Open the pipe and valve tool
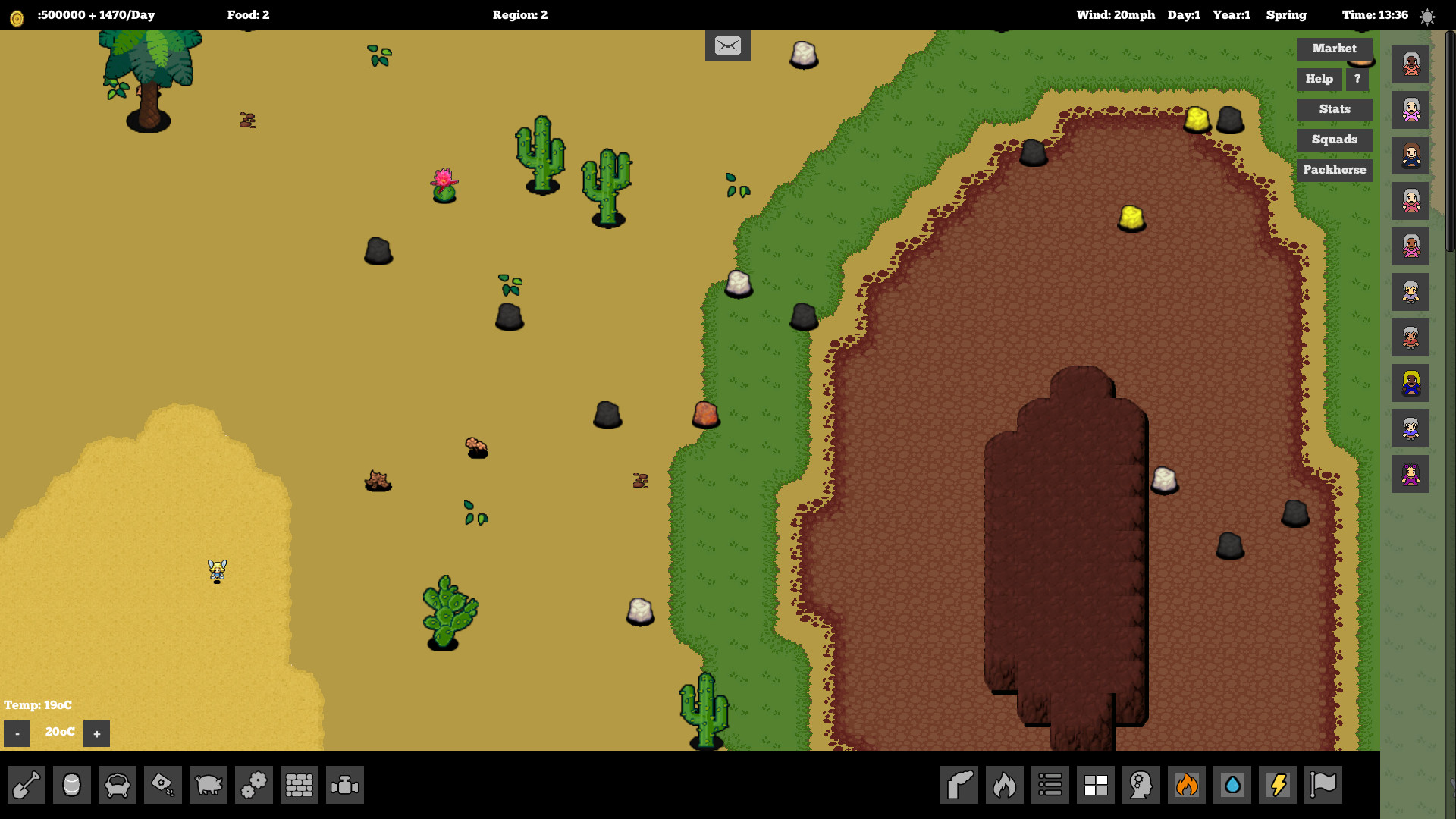 (345, 785)
